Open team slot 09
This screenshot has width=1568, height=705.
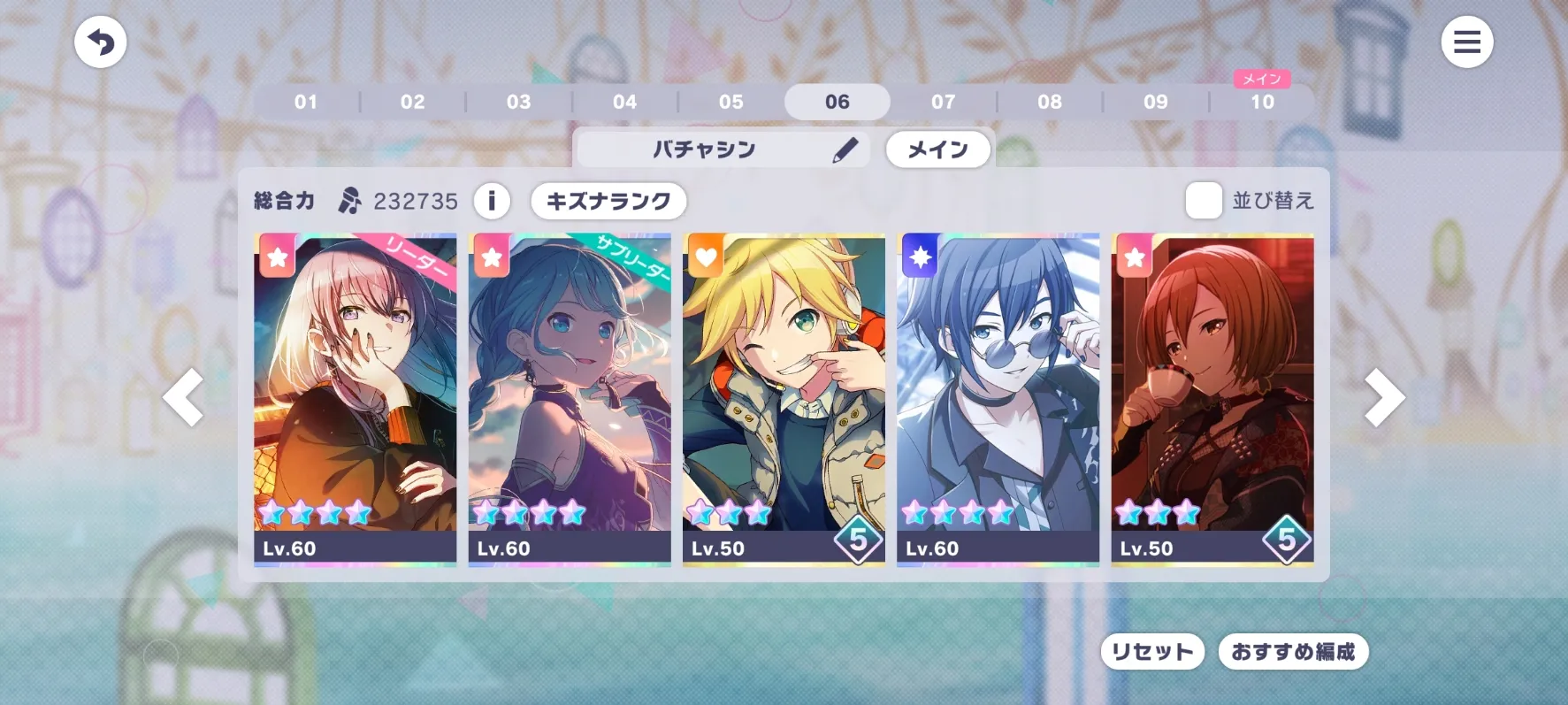click(x=1156, y=102)
